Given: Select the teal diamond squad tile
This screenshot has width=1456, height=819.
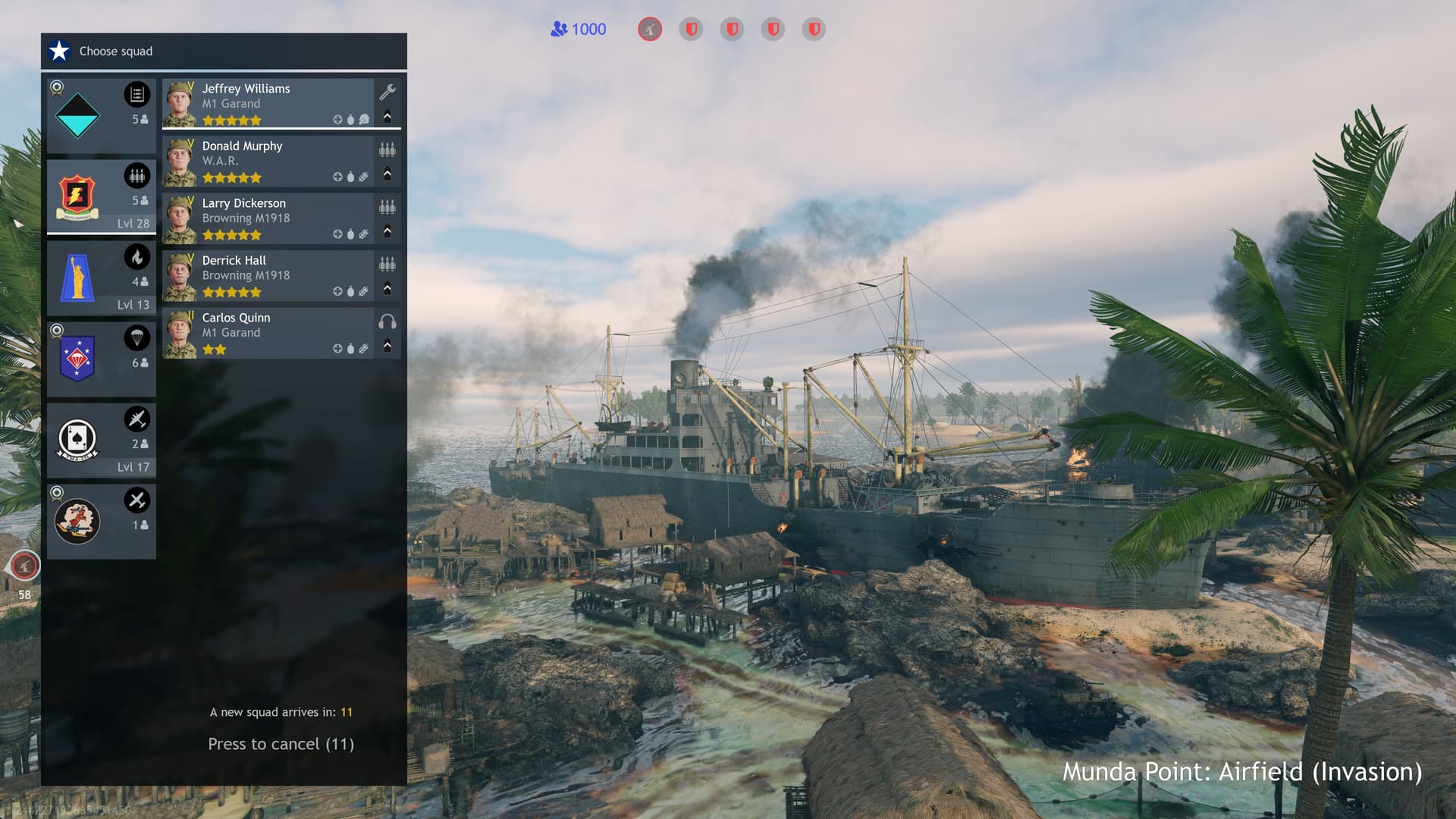Looking at the screenshot, I should (x=101, y=115).
